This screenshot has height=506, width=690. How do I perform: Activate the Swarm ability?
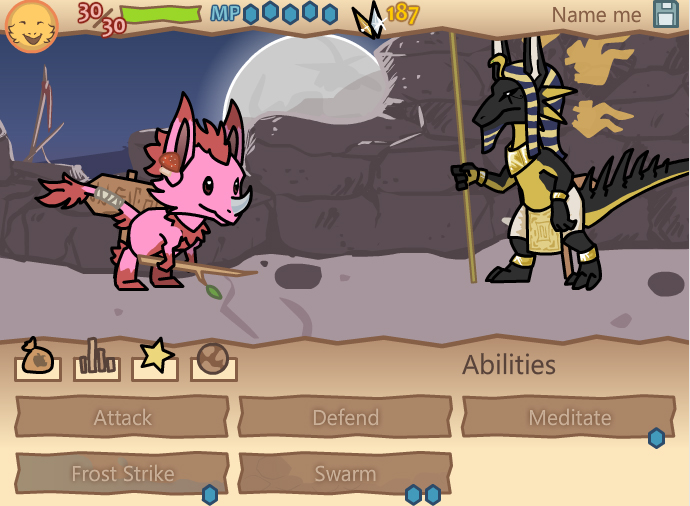point(345,473)
